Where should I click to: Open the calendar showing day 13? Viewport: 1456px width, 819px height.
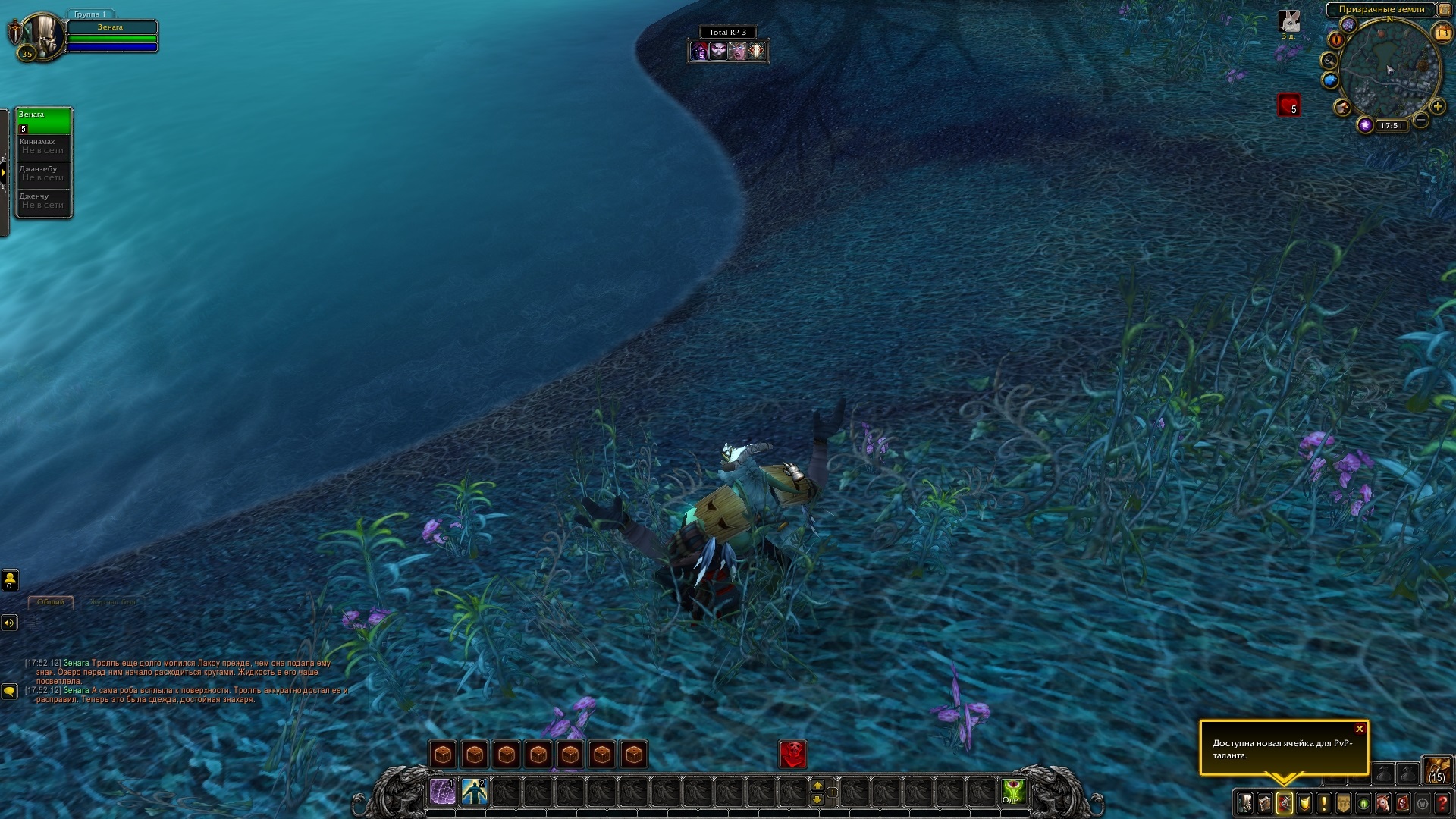point(1442,33)
